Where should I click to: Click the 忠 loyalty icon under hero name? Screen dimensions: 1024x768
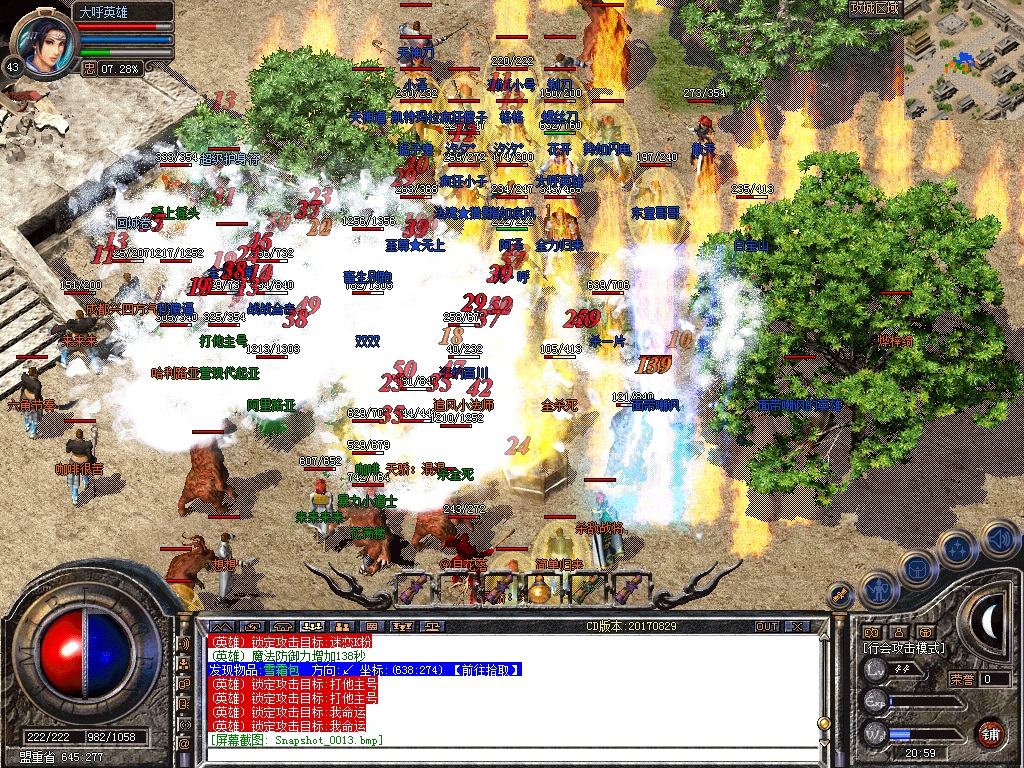coord(89,69)
